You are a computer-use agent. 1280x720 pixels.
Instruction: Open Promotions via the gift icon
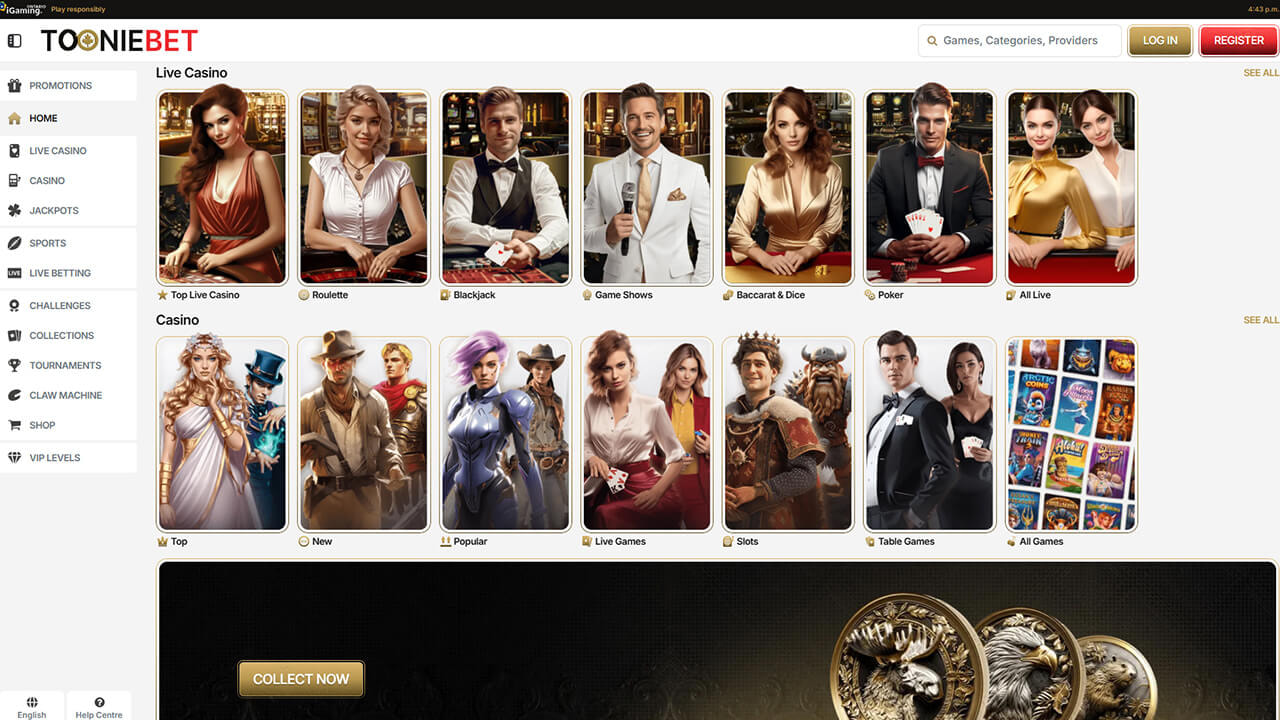15,85
